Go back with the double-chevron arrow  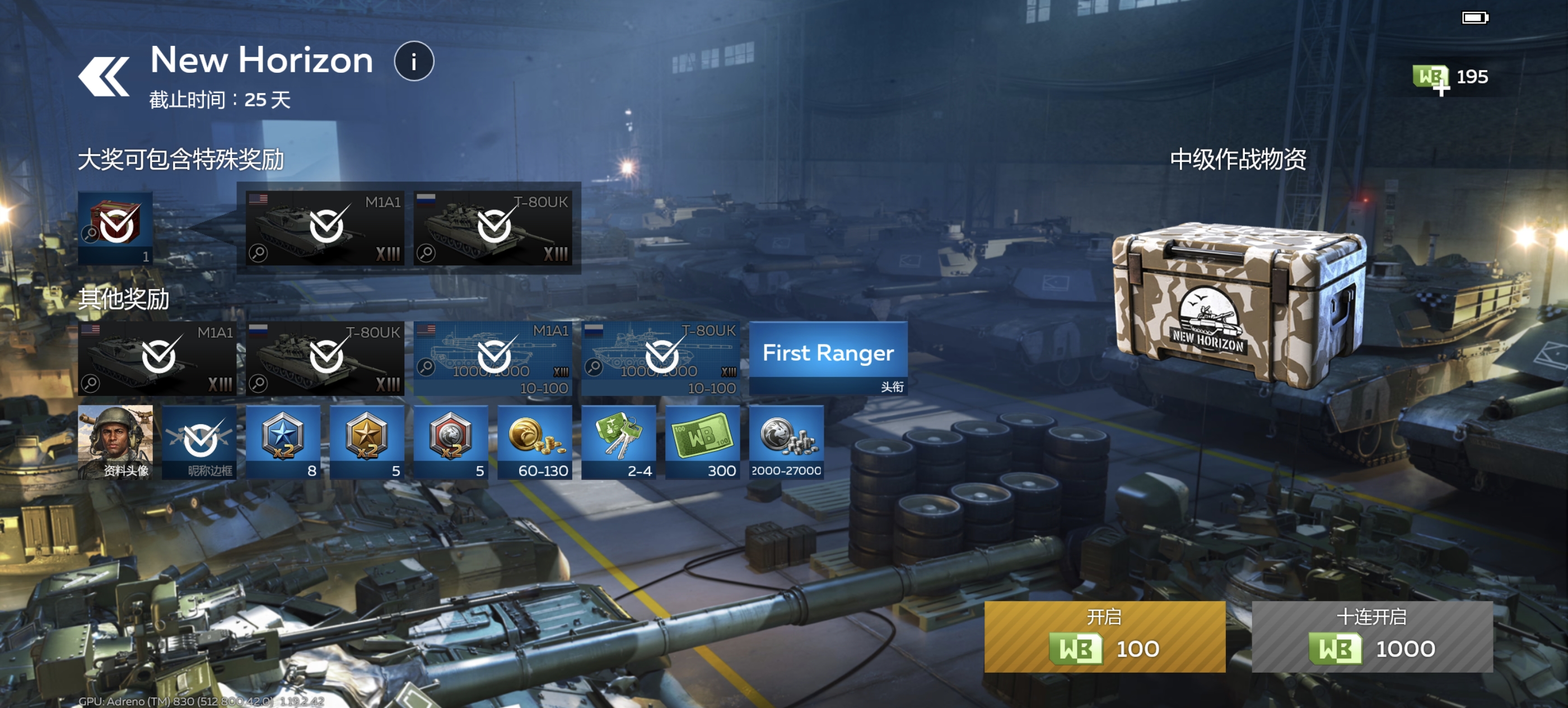click(104, 76)
